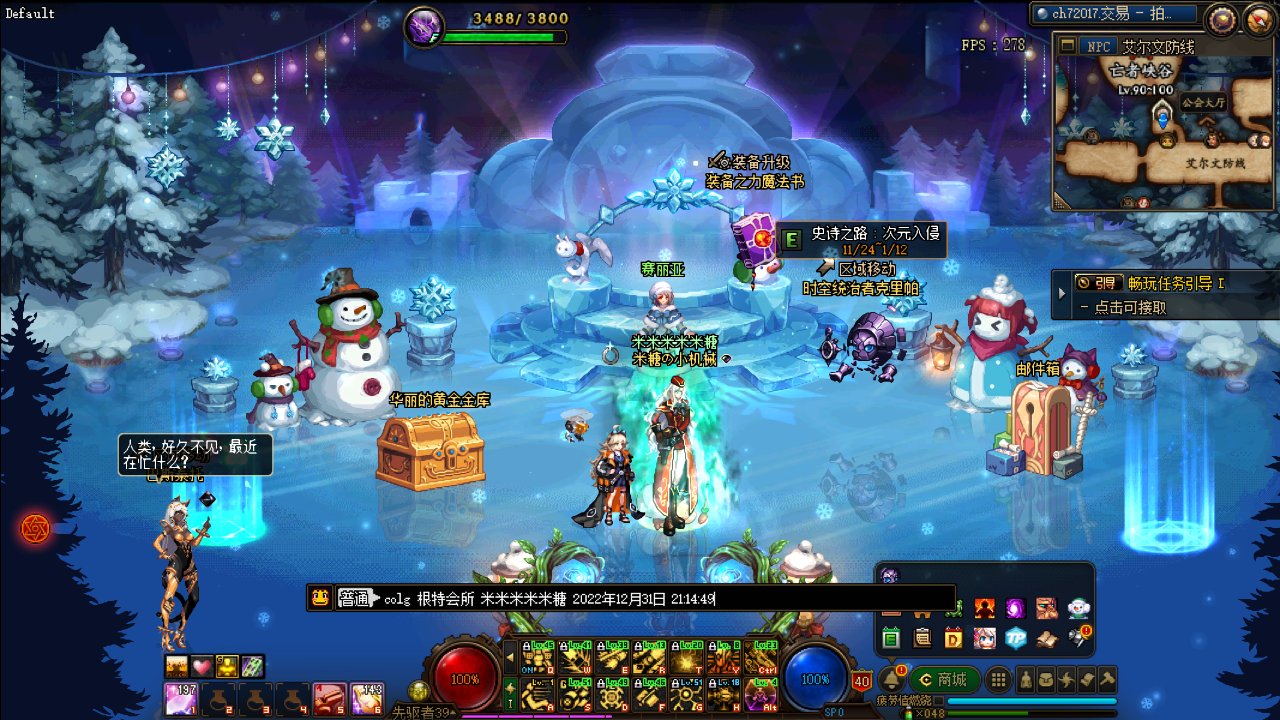
Task: Select the purple vortex icon
Action: pyautogui.click(x=1015, y=608)
